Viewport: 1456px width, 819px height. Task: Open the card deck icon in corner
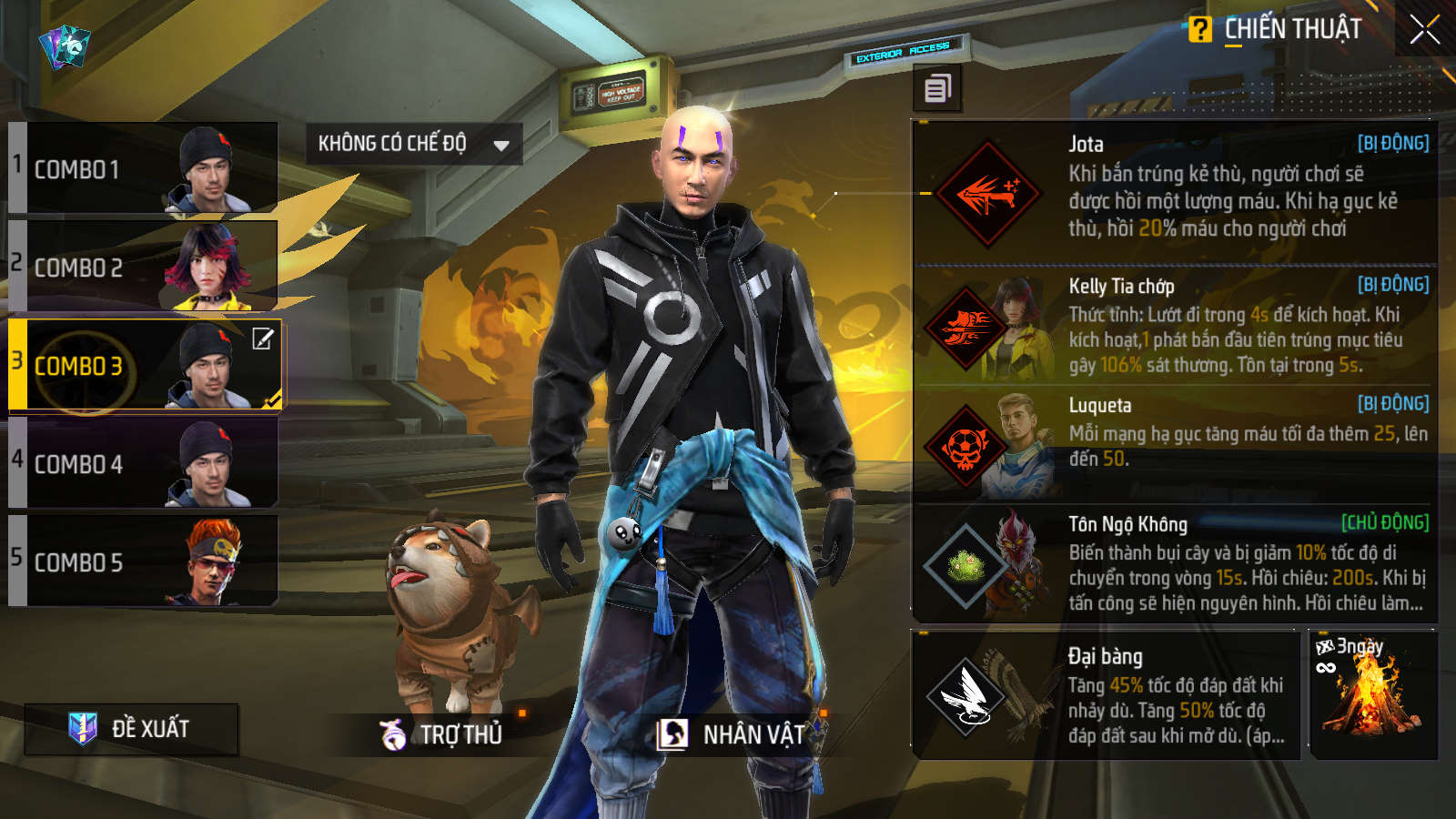point(65,45)
